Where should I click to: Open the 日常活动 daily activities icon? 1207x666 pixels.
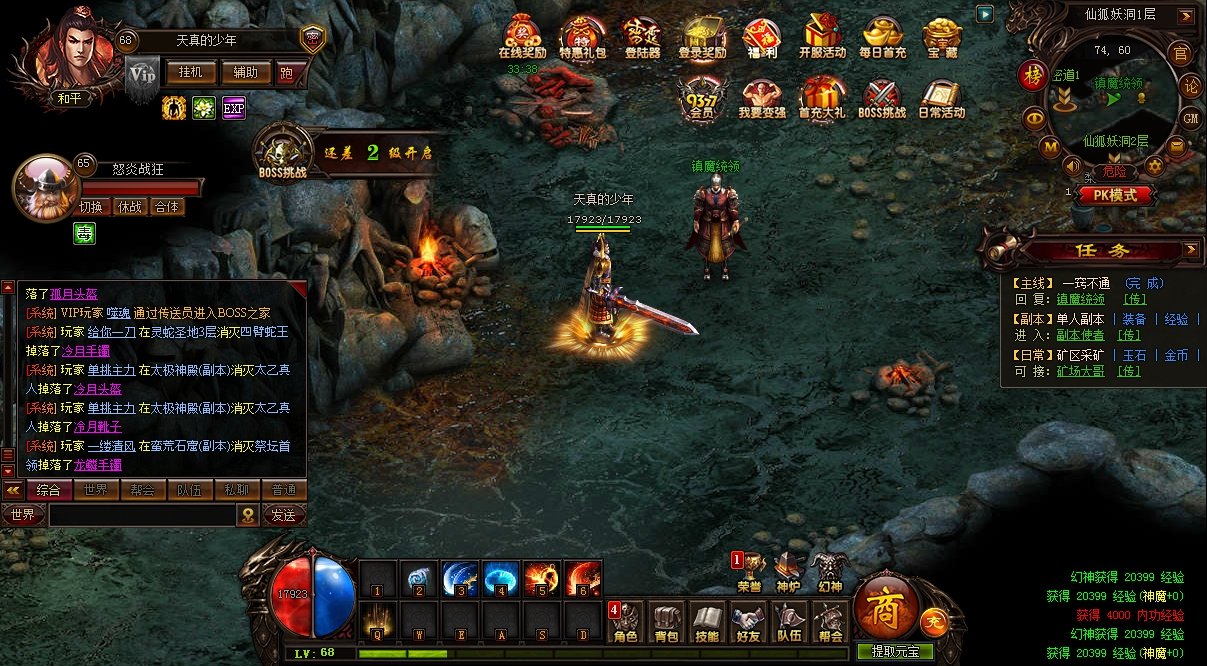941,97
